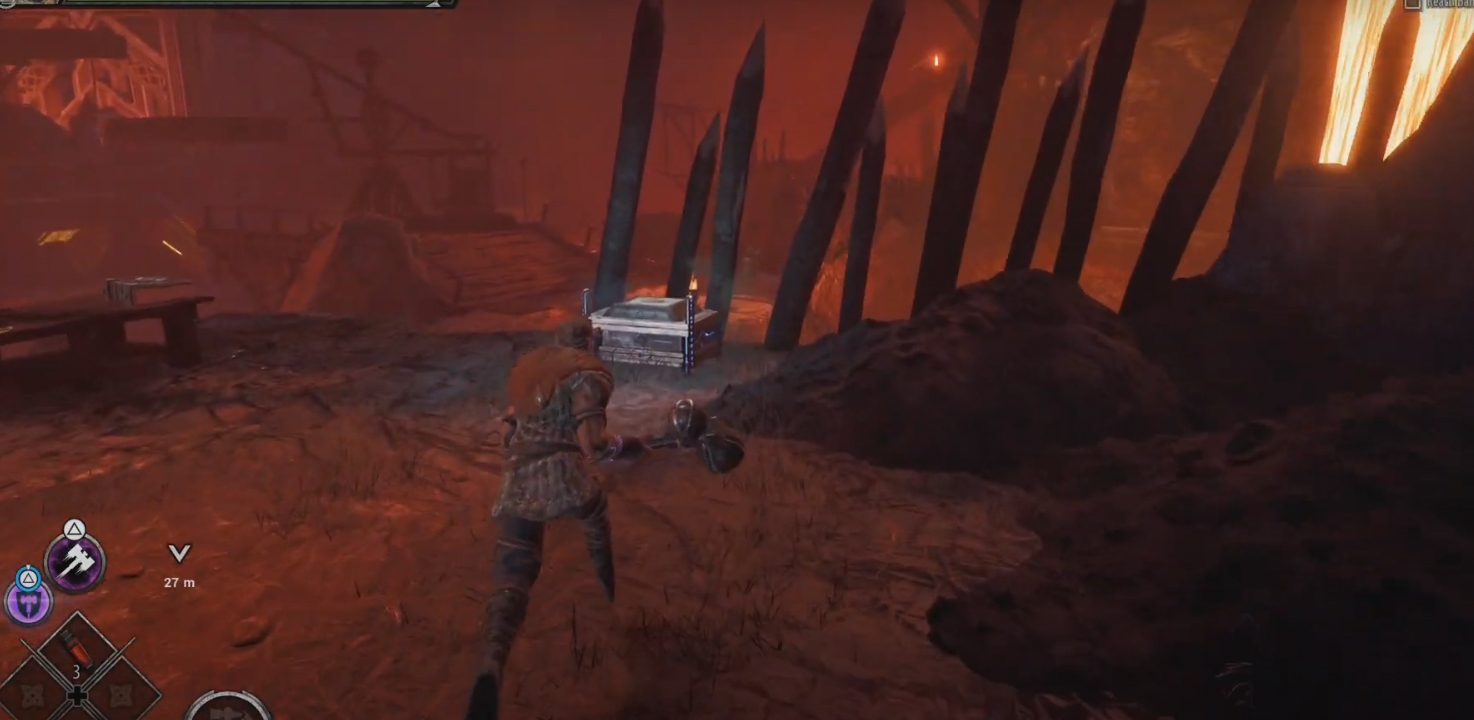Open the treasure chest near the spikes

645,330
